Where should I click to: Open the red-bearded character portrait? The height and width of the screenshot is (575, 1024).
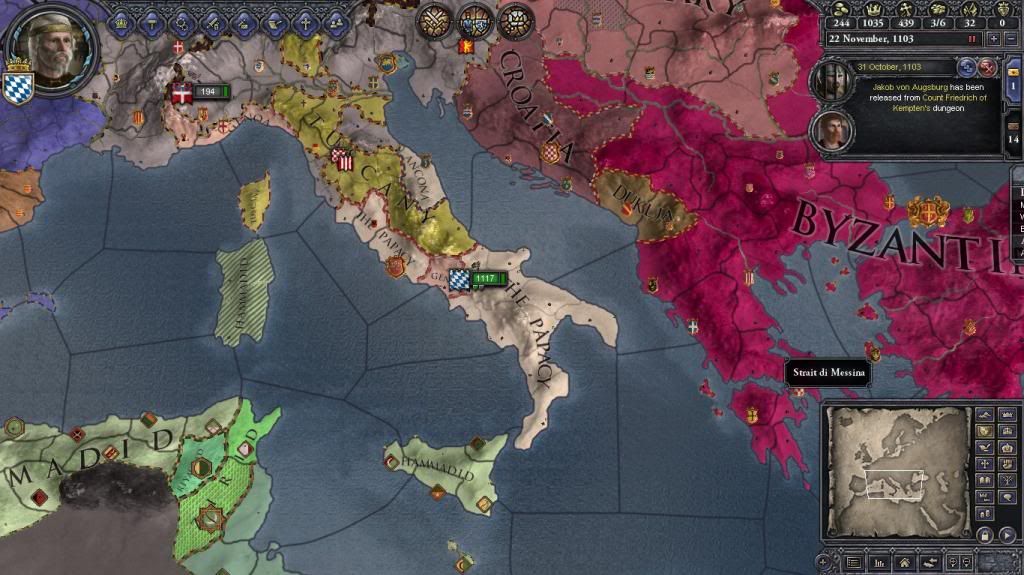coord(833,131)
